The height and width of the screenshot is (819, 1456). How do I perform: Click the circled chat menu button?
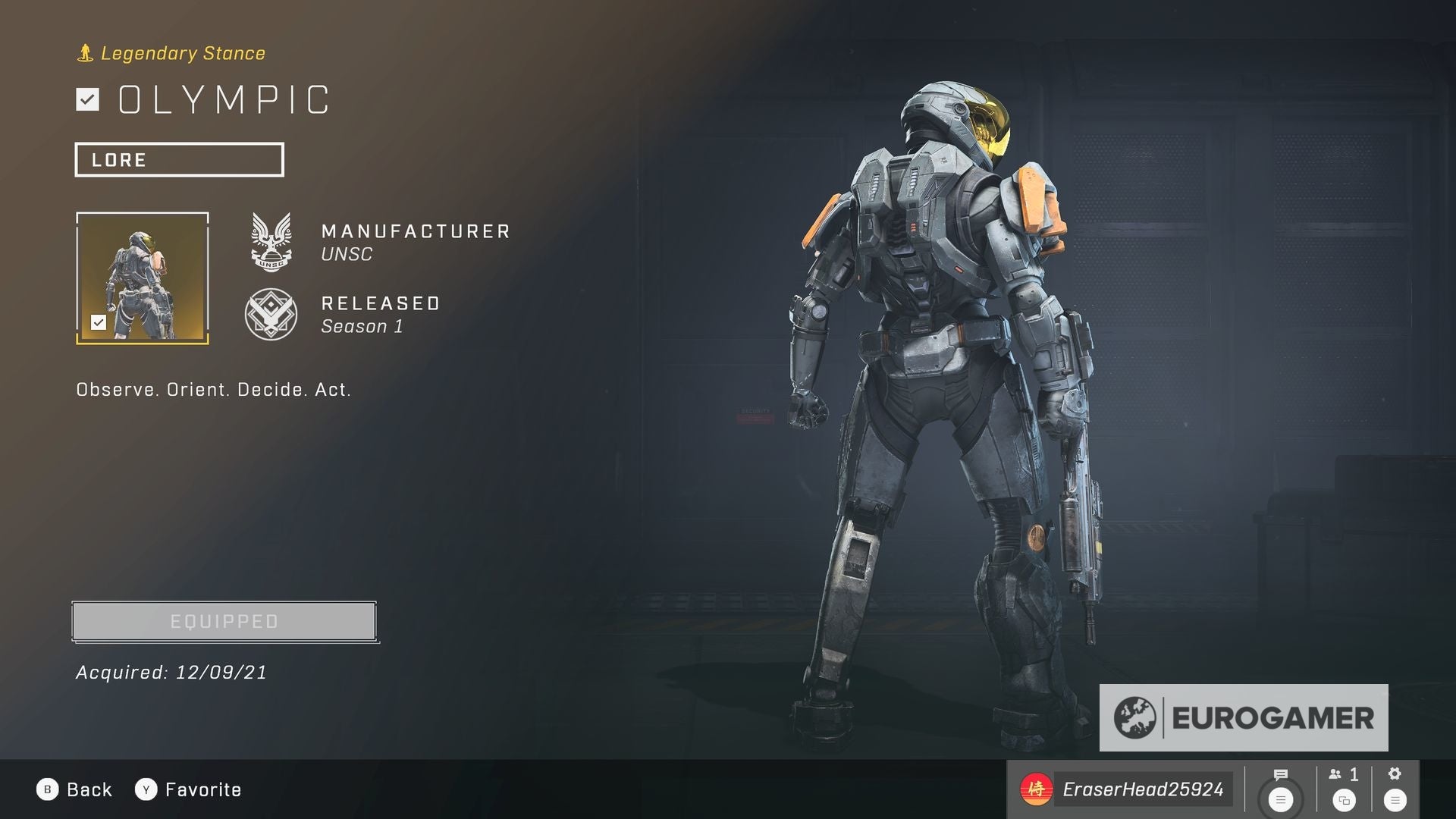[1280, 799]
